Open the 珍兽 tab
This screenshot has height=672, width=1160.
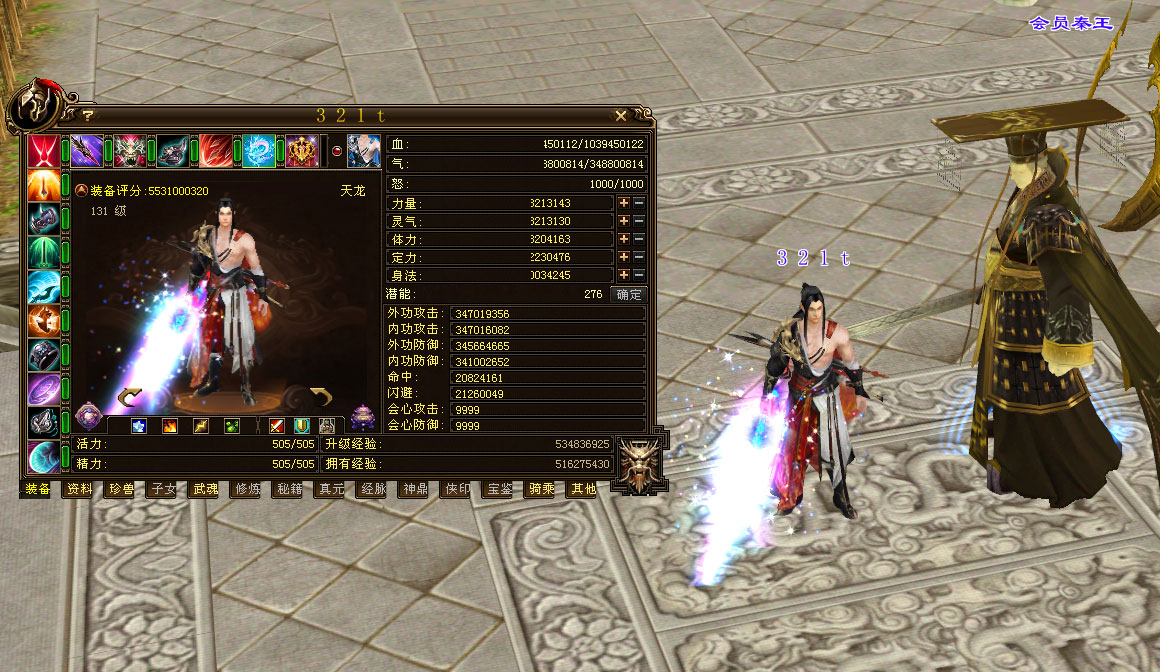pyautogui.click(x=121, y=489)
